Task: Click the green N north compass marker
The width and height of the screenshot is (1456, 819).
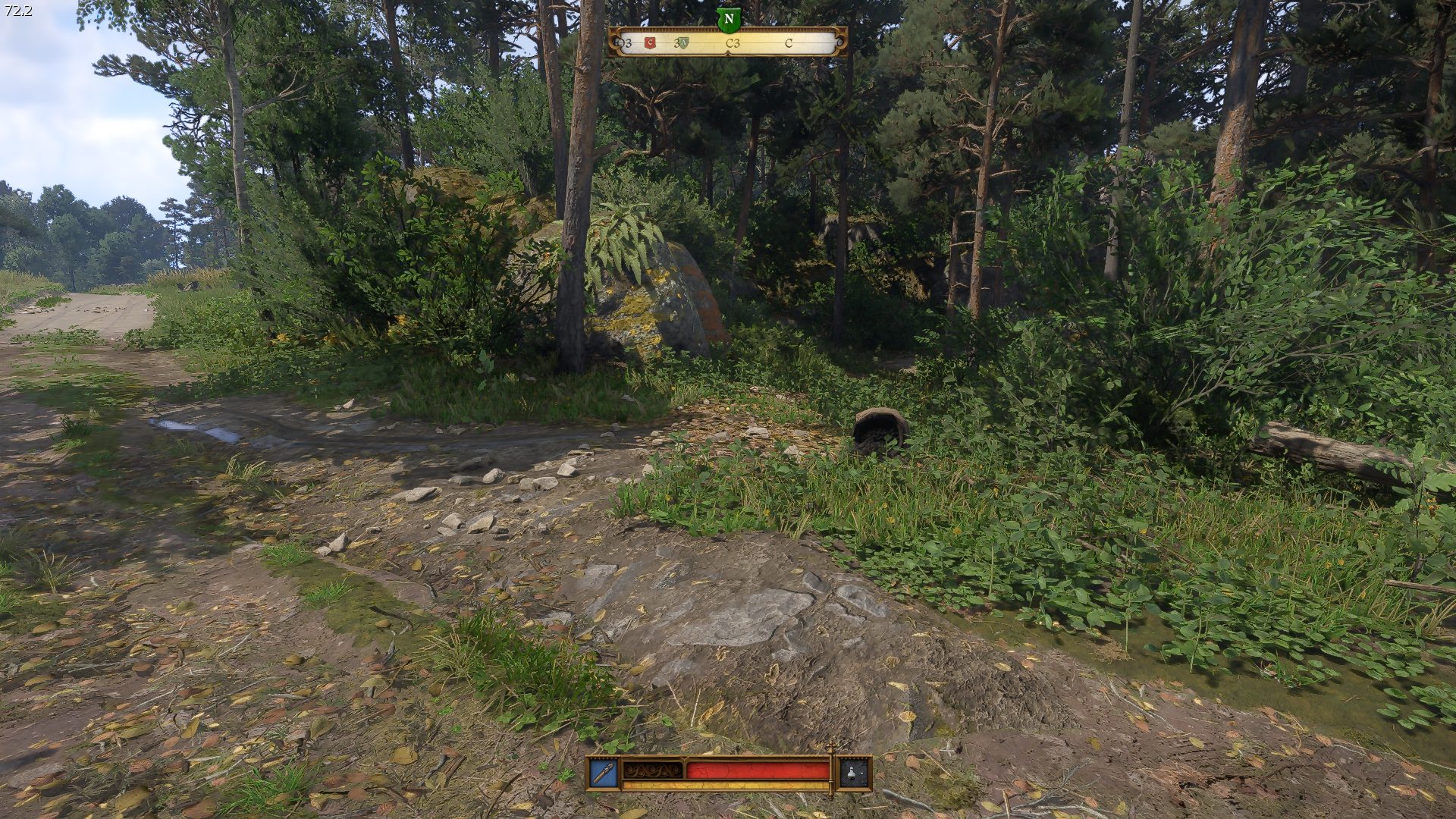Action: point(728,20)
